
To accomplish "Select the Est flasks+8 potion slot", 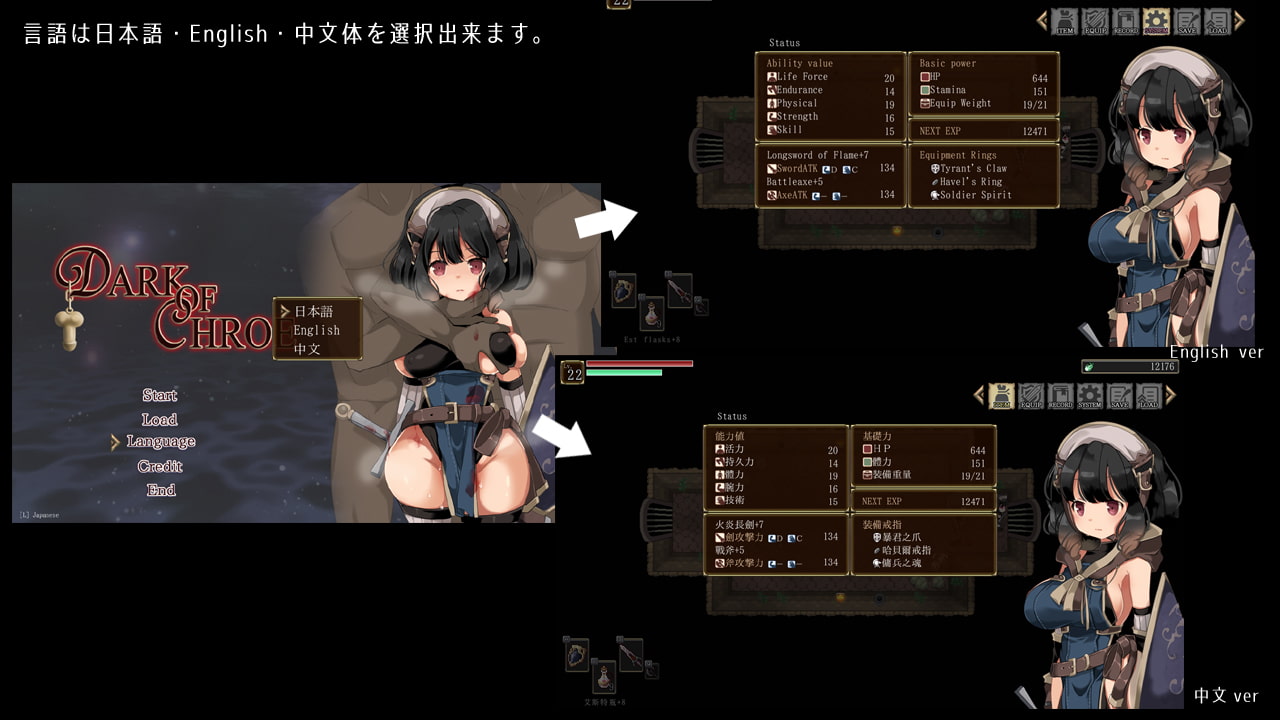I will (652, 314).
